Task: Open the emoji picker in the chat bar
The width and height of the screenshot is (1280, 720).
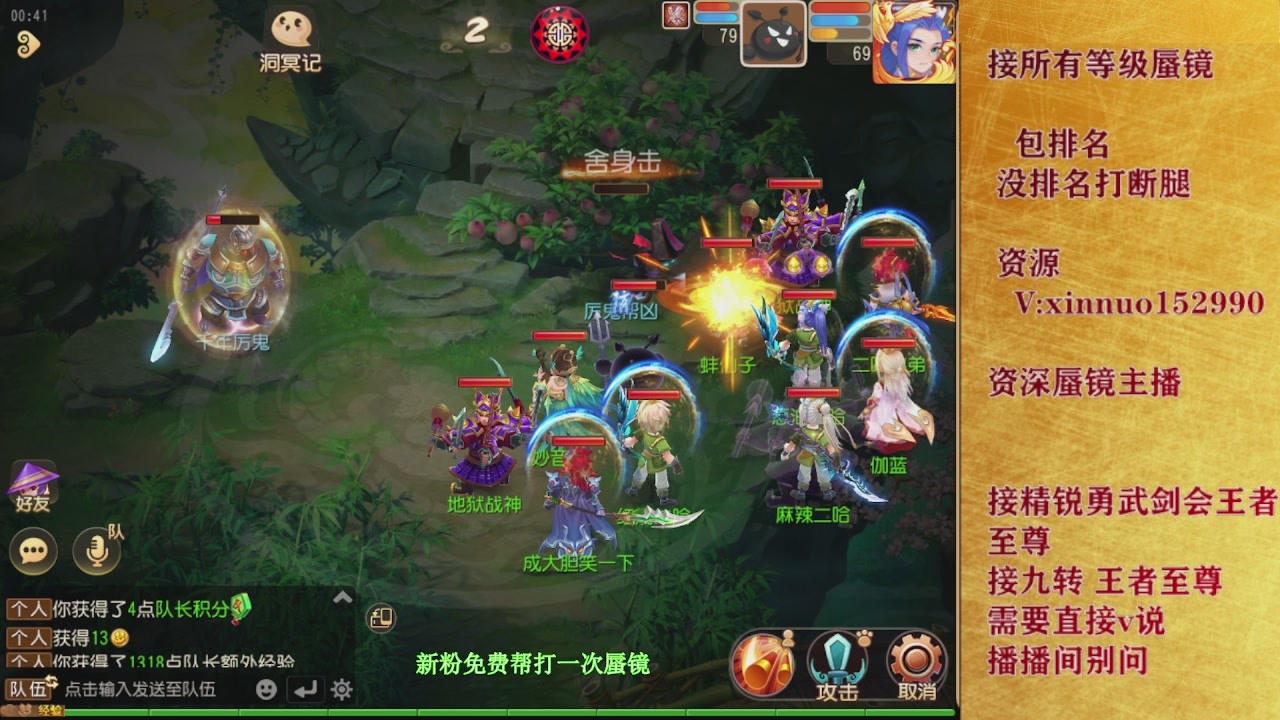Action: (x=268, y=690)
